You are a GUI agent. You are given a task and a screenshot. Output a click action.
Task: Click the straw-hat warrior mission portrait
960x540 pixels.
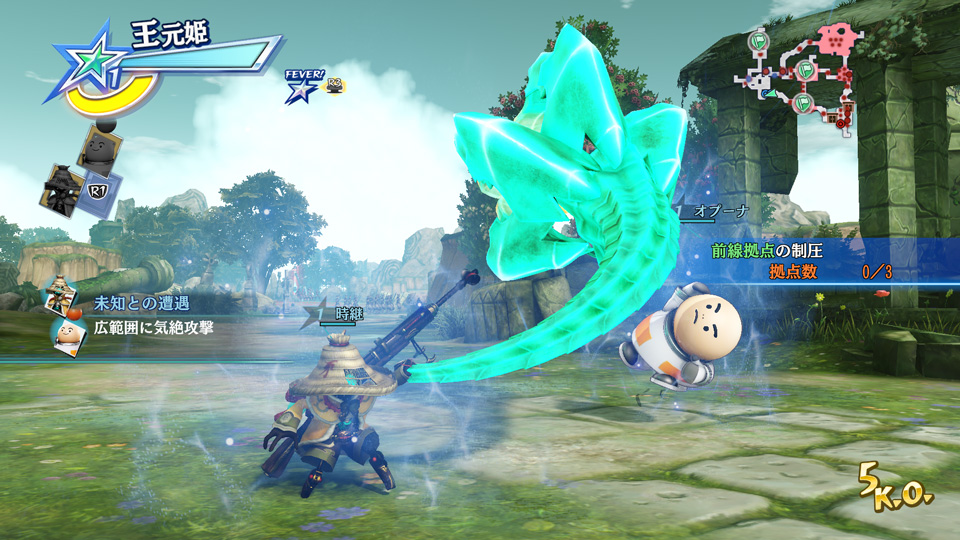click(62, 297)
